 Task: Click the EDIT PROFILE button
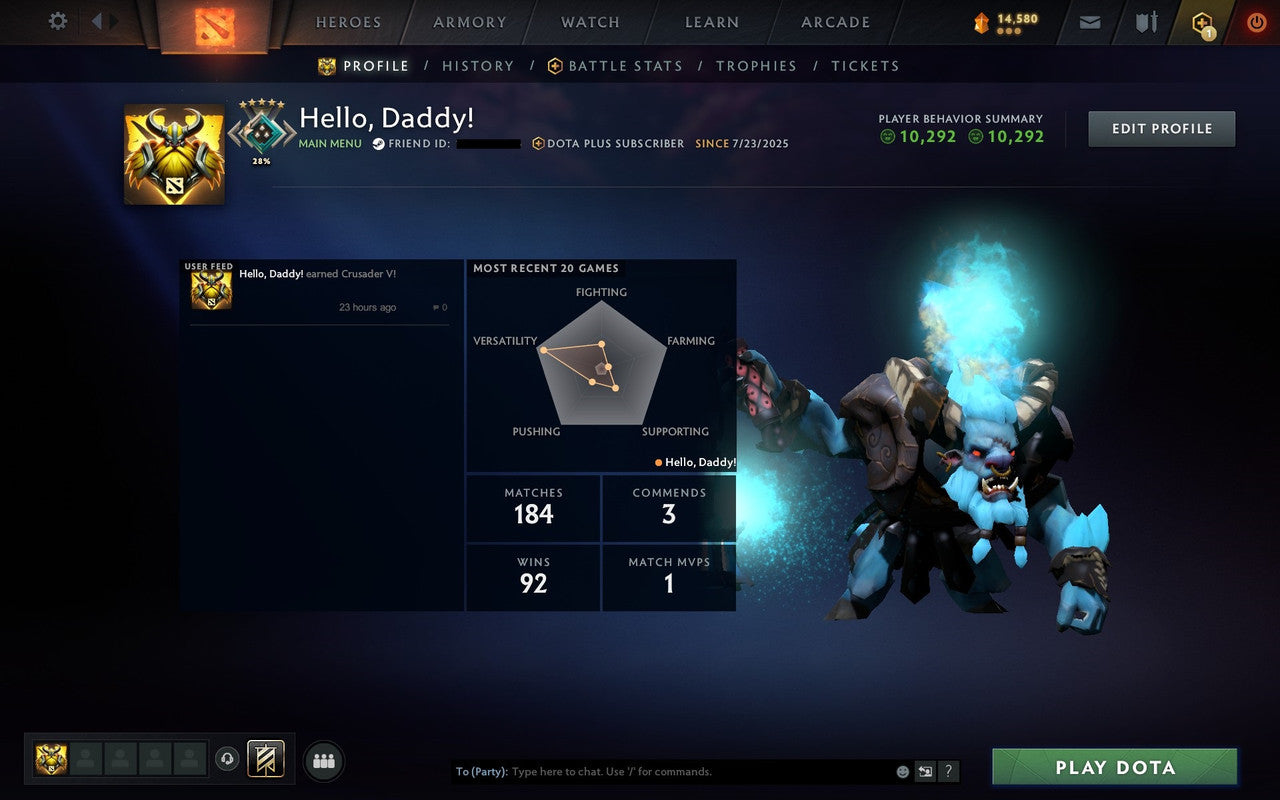pyautogui.click(x=1161, y=128)
